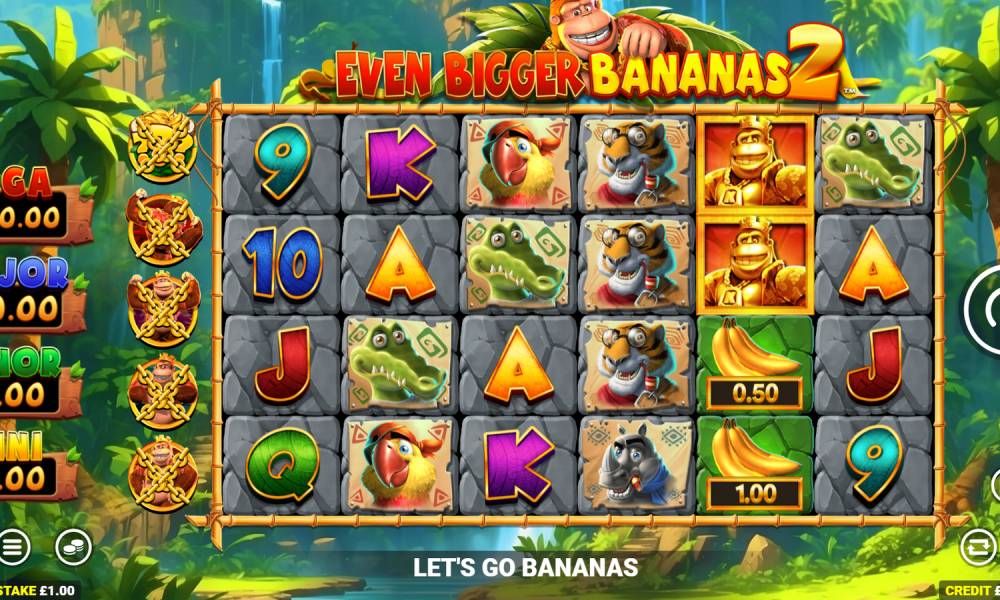1000x600 pixels.
Task: Activate the autoplay looping arrows button
Action: pos(978,546)
